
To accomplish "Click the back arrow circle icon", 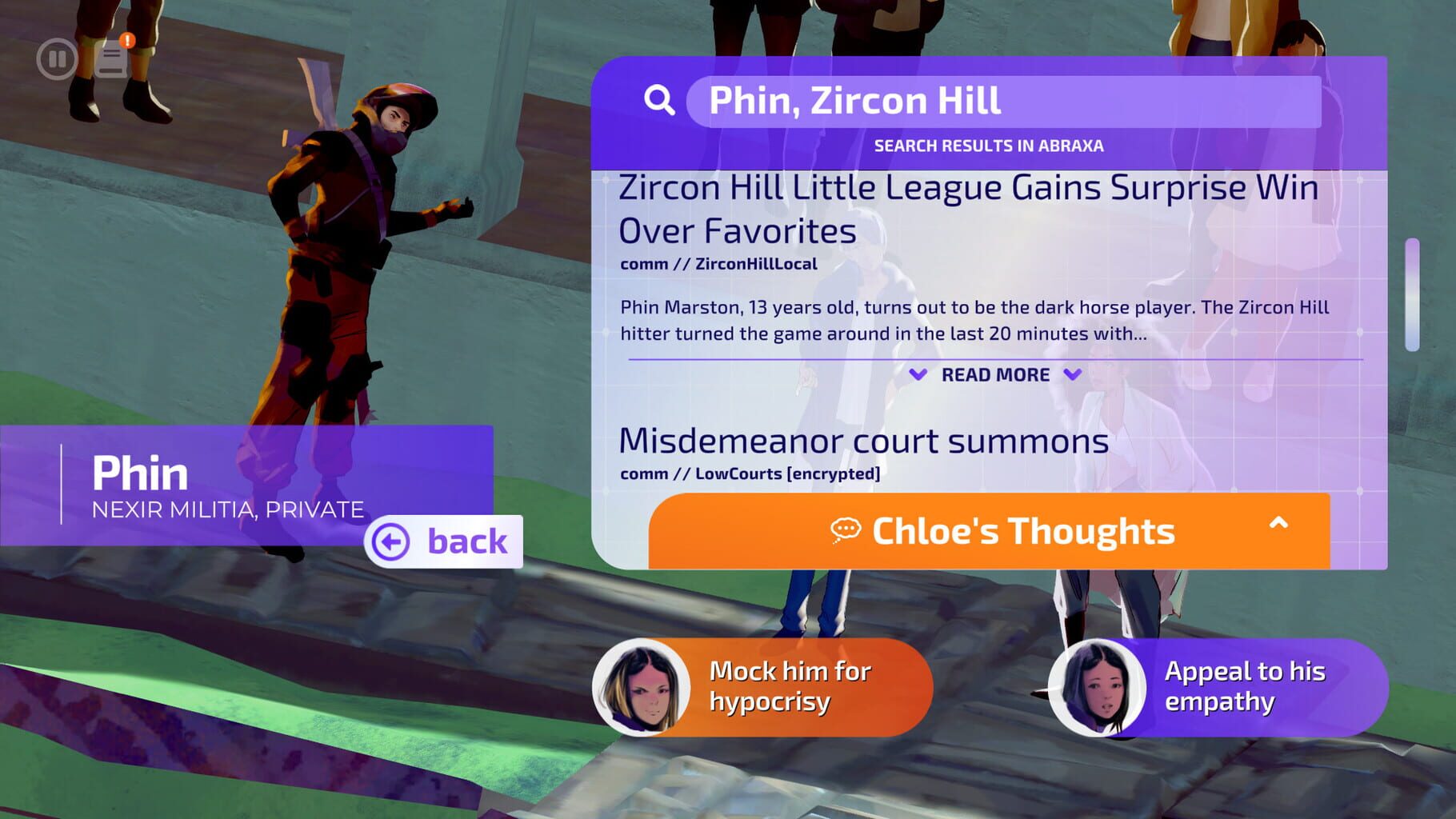I will [x=390, y=542].
